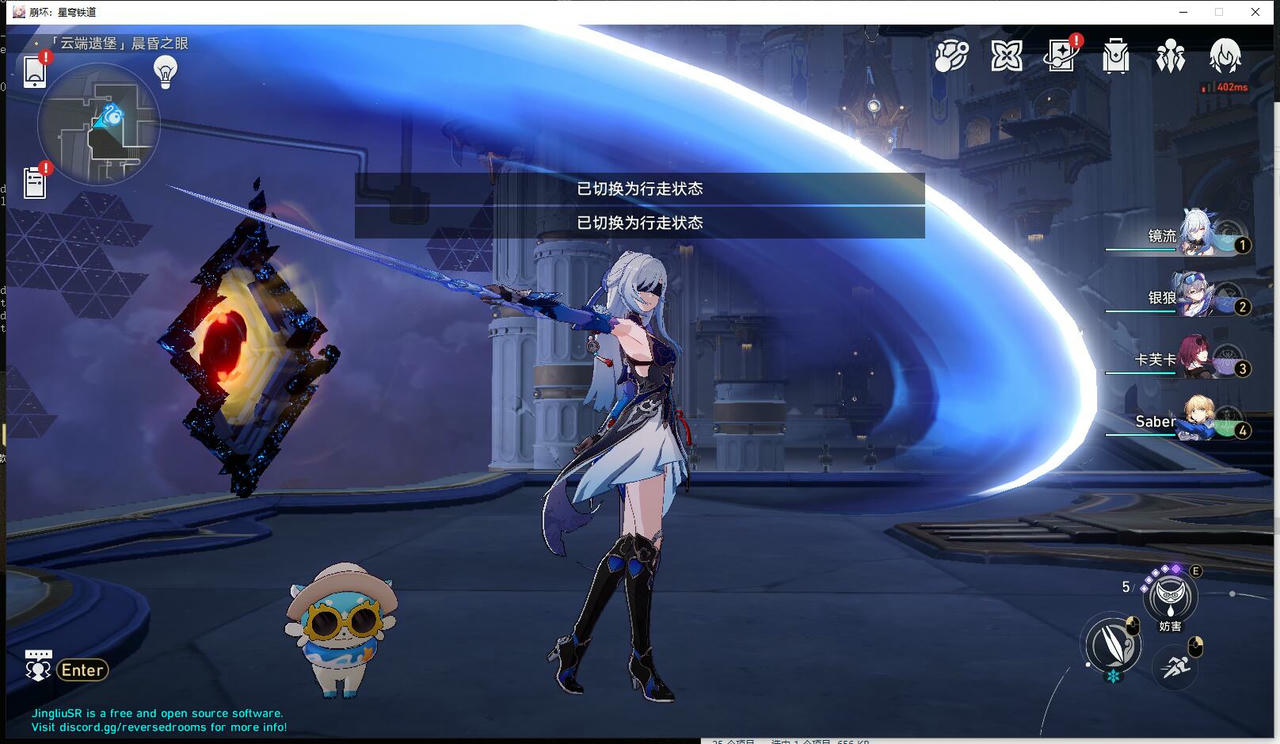The width and height of the screenshot is (1280, 744).
Task: Open the Warp banner icon with notification
Action: click(1060, 57)
